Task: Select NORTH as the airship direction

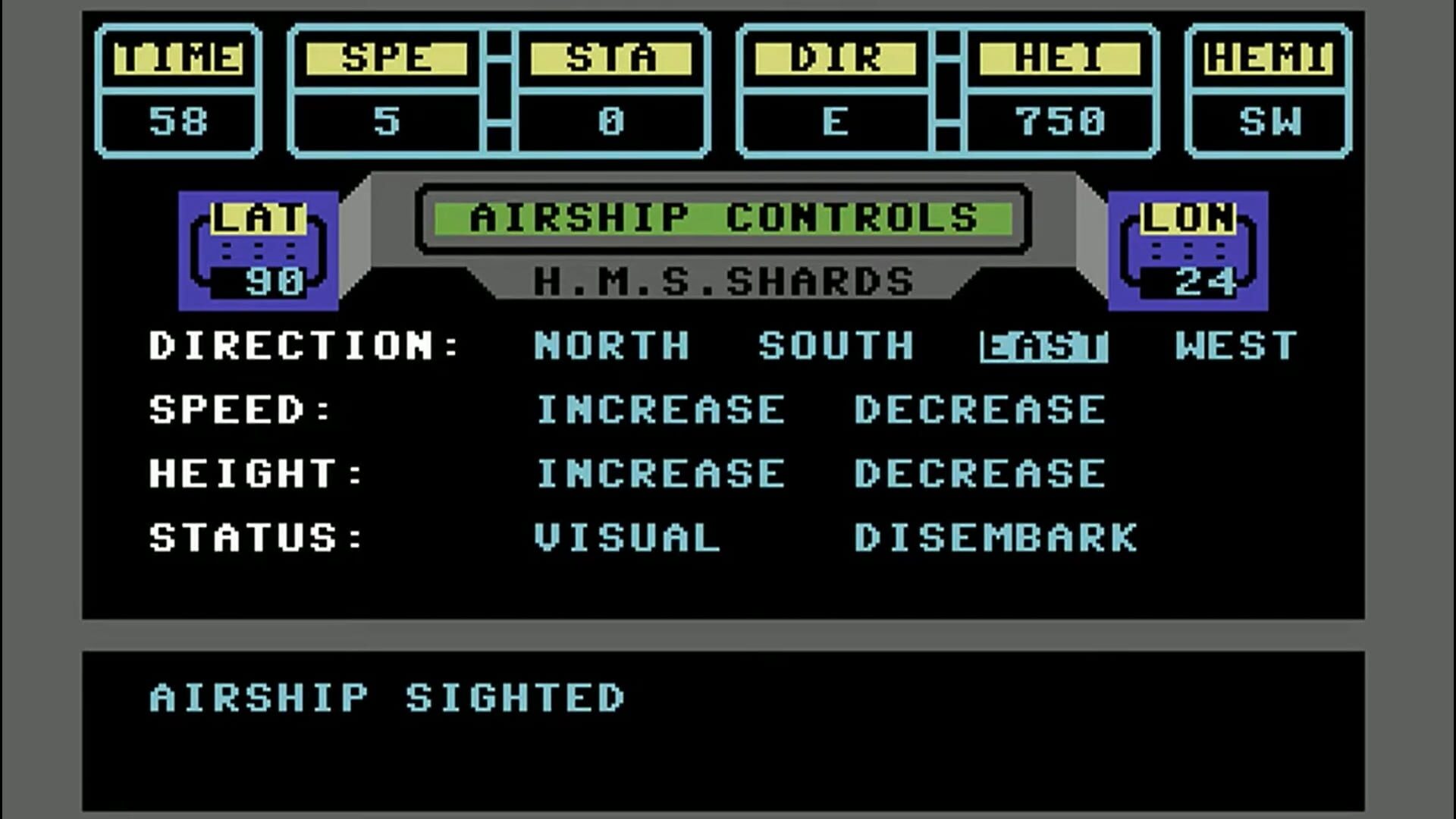Action: [610, 347]
